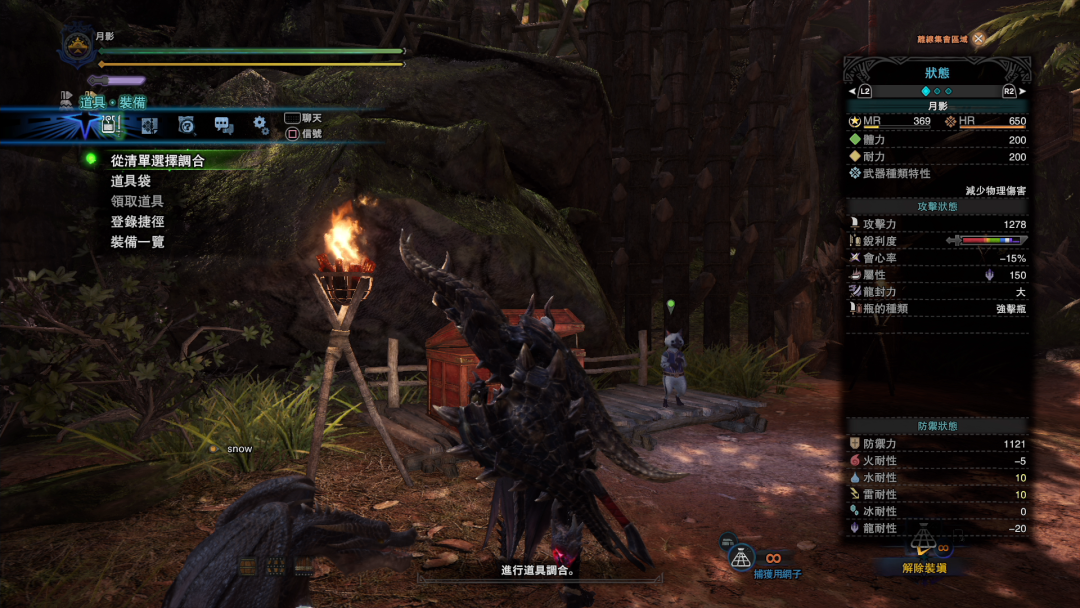Screen dimensions: 1080x608
Task: Switch to the info question-mark tab
Action: (186, 126)
